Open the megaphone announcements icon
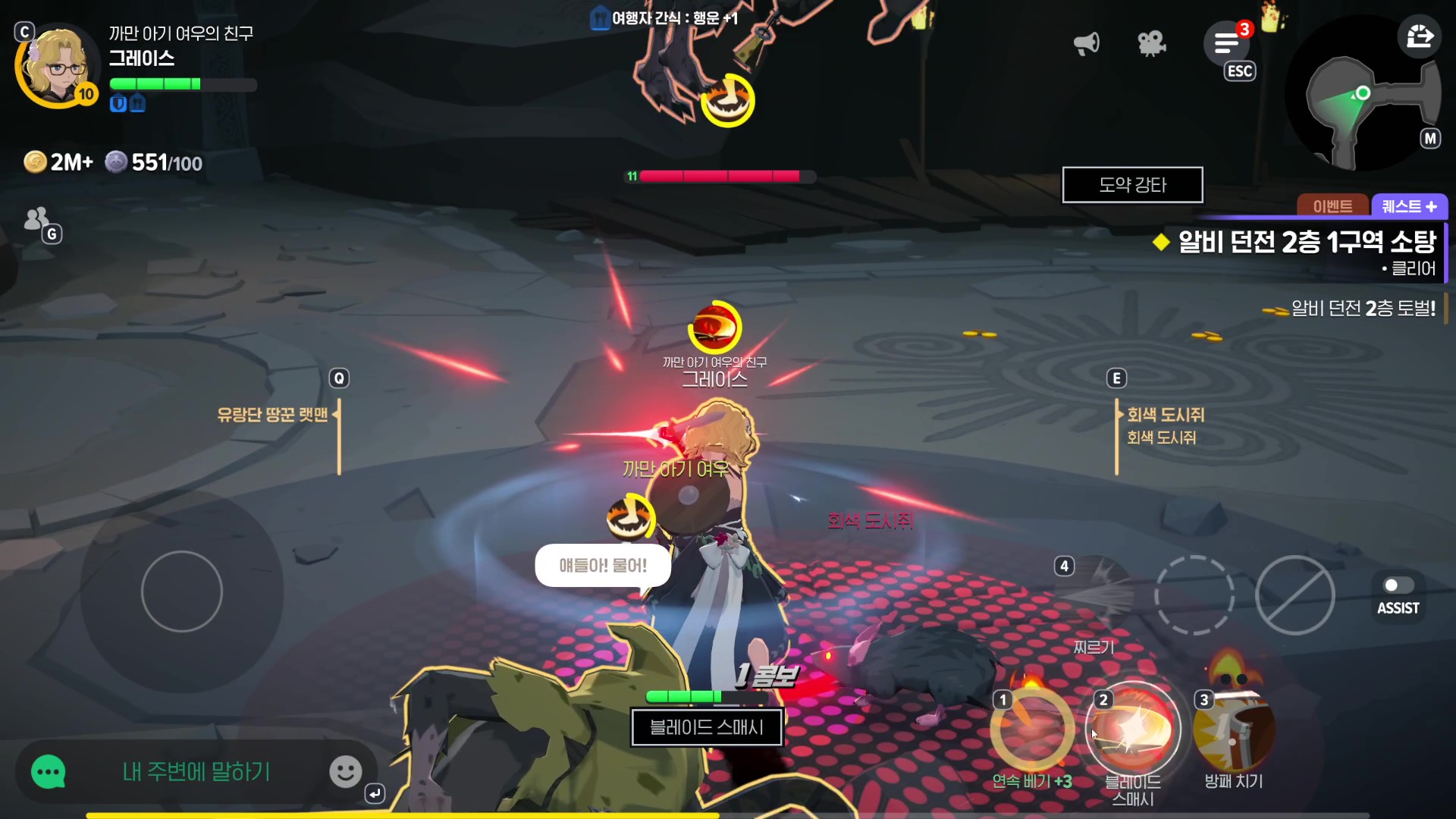1456x819 pixels. (x=1086, y=43)
